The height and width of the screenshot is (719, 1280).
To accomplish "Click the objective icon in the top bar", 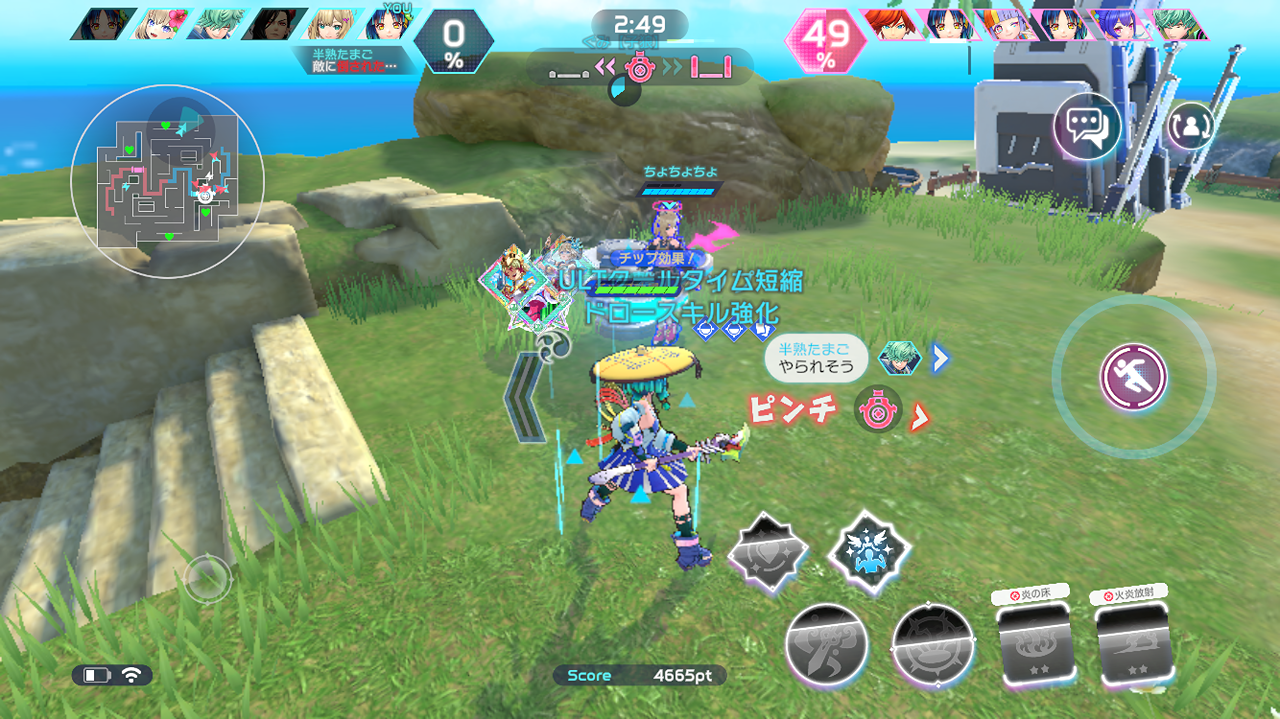I will point(639,68).
